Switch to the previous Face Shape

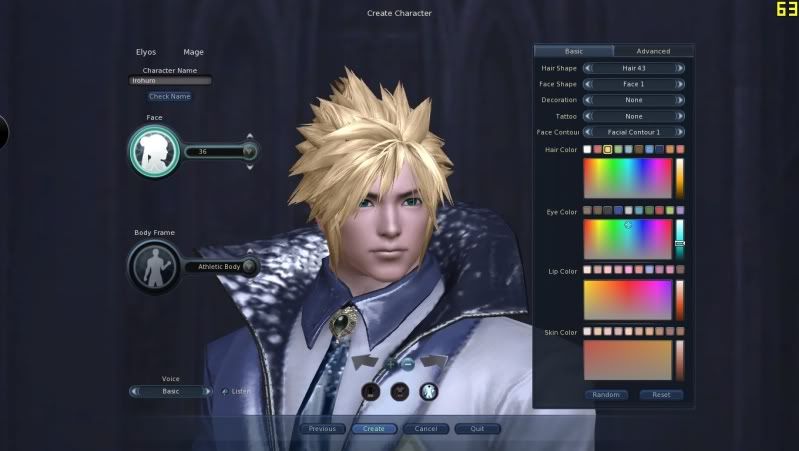[587, 84]
